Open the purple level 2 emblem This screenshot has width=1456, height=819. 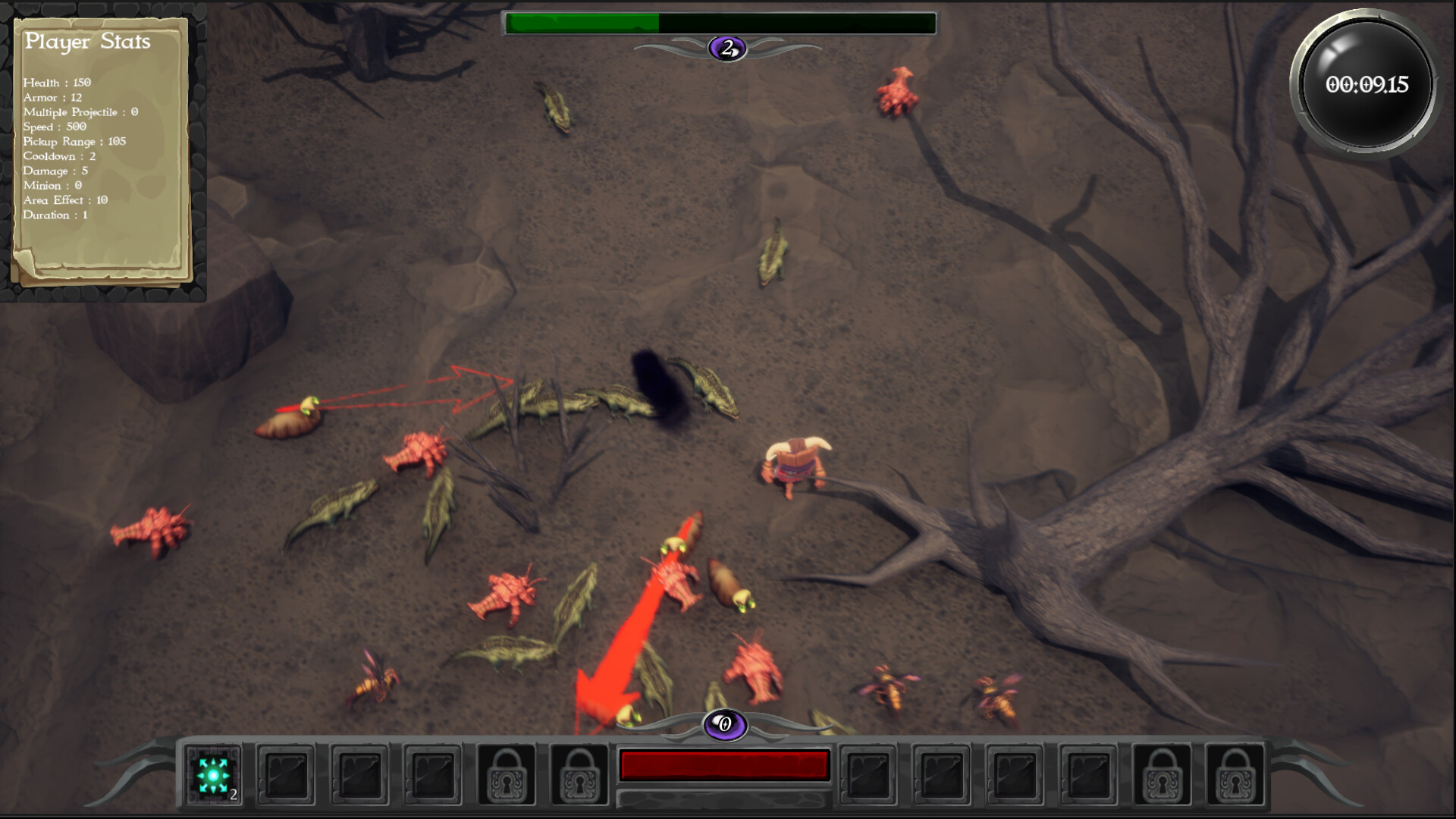726,47
